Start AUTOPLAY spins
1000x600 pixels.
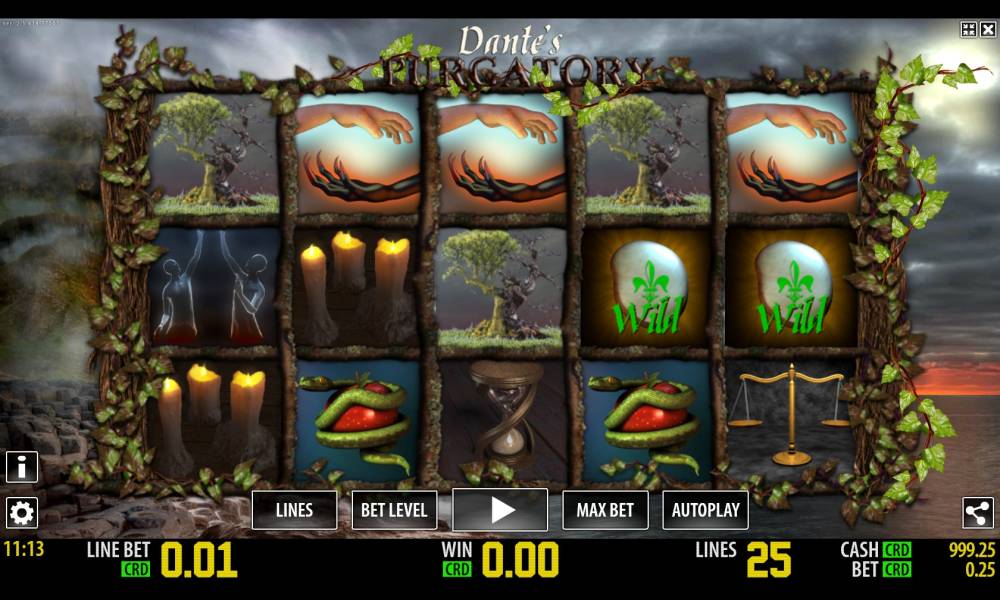(x=705, y=510)
